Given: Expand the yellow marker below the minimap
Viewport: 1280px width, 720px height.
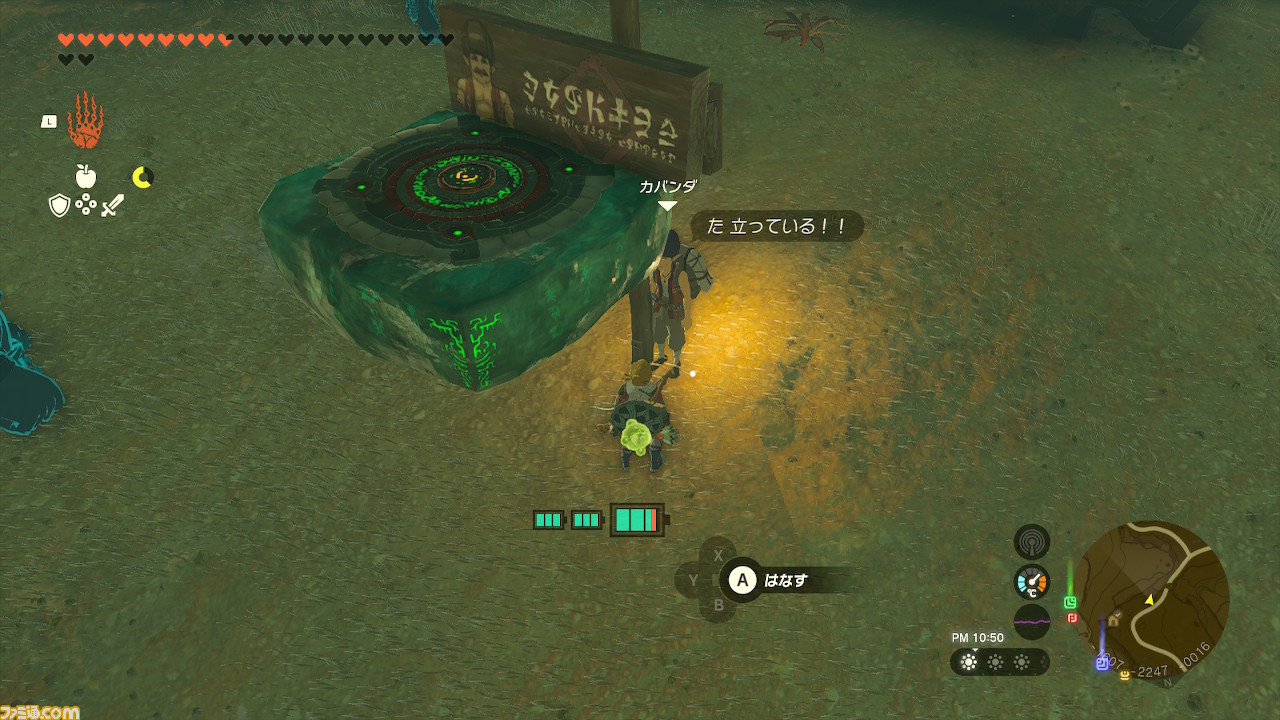Looking at the screenshot, I should pos(1124,676).
